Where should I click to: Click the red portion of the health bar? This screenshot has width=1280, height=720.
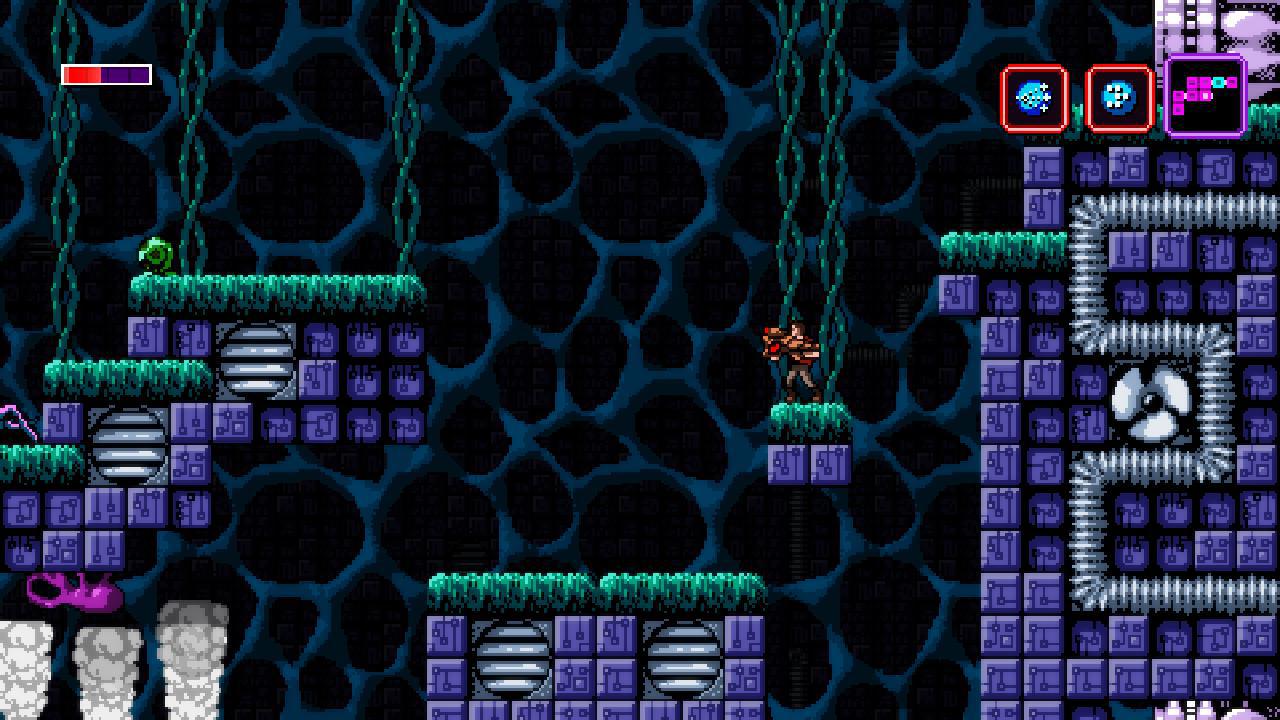point(80,73)
